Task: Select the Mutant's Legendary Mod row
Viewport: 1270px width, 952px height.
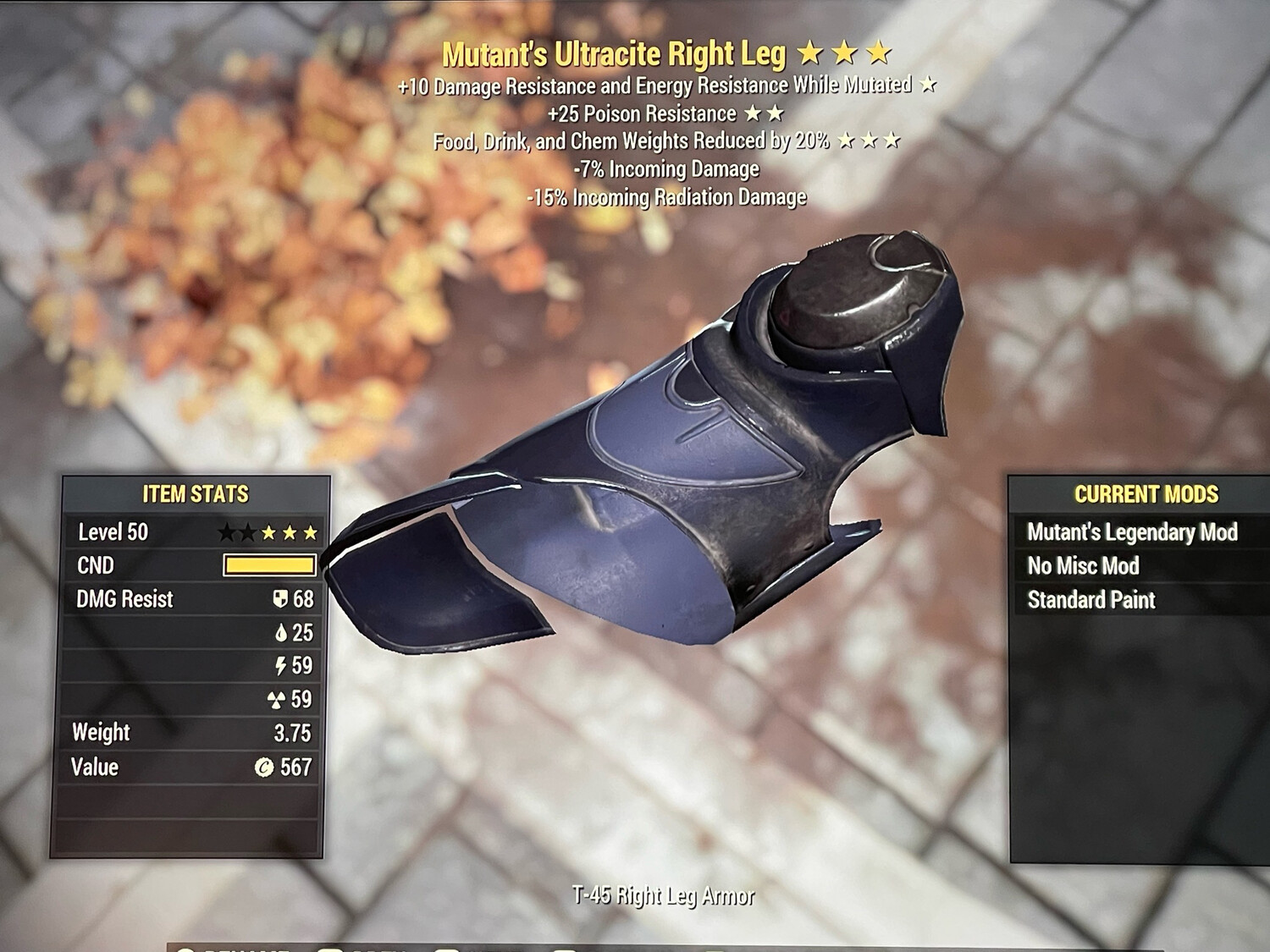Action: click(x=1131, y=532)
